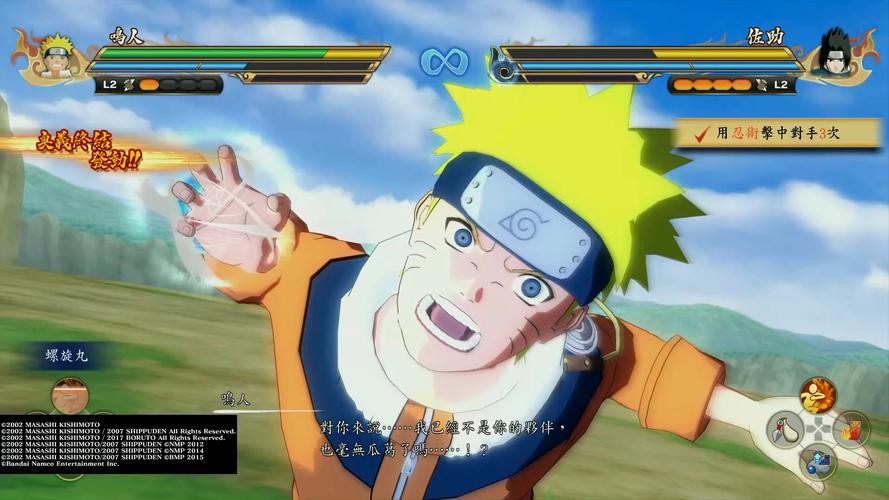Activate the fiery attack item slot
The width and height of the screenshot is (889, 500).
pyautogui.click(x=818, y=396)
